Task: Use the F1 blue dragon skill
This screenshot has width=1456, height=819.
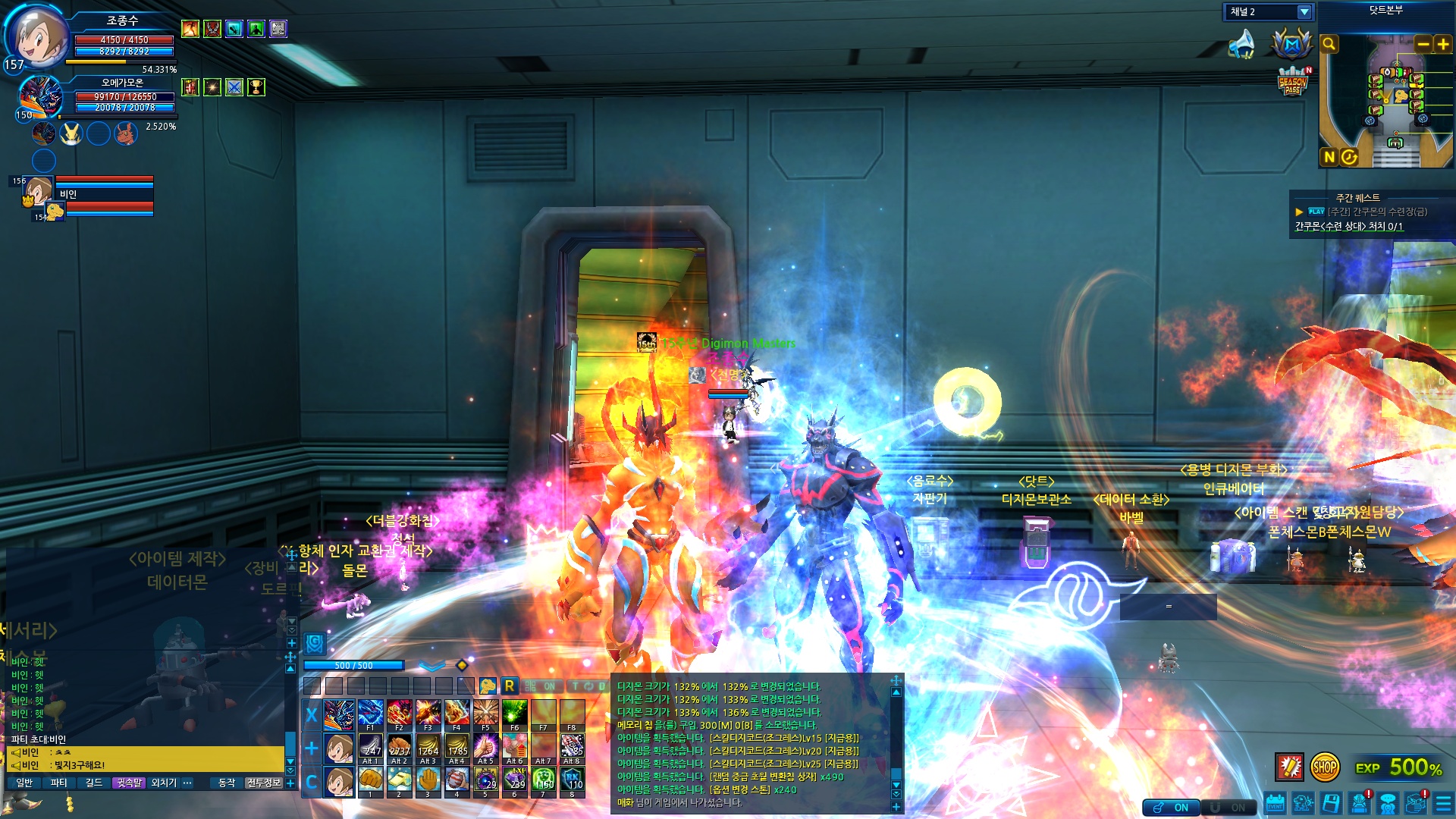Action: (370, 714)
